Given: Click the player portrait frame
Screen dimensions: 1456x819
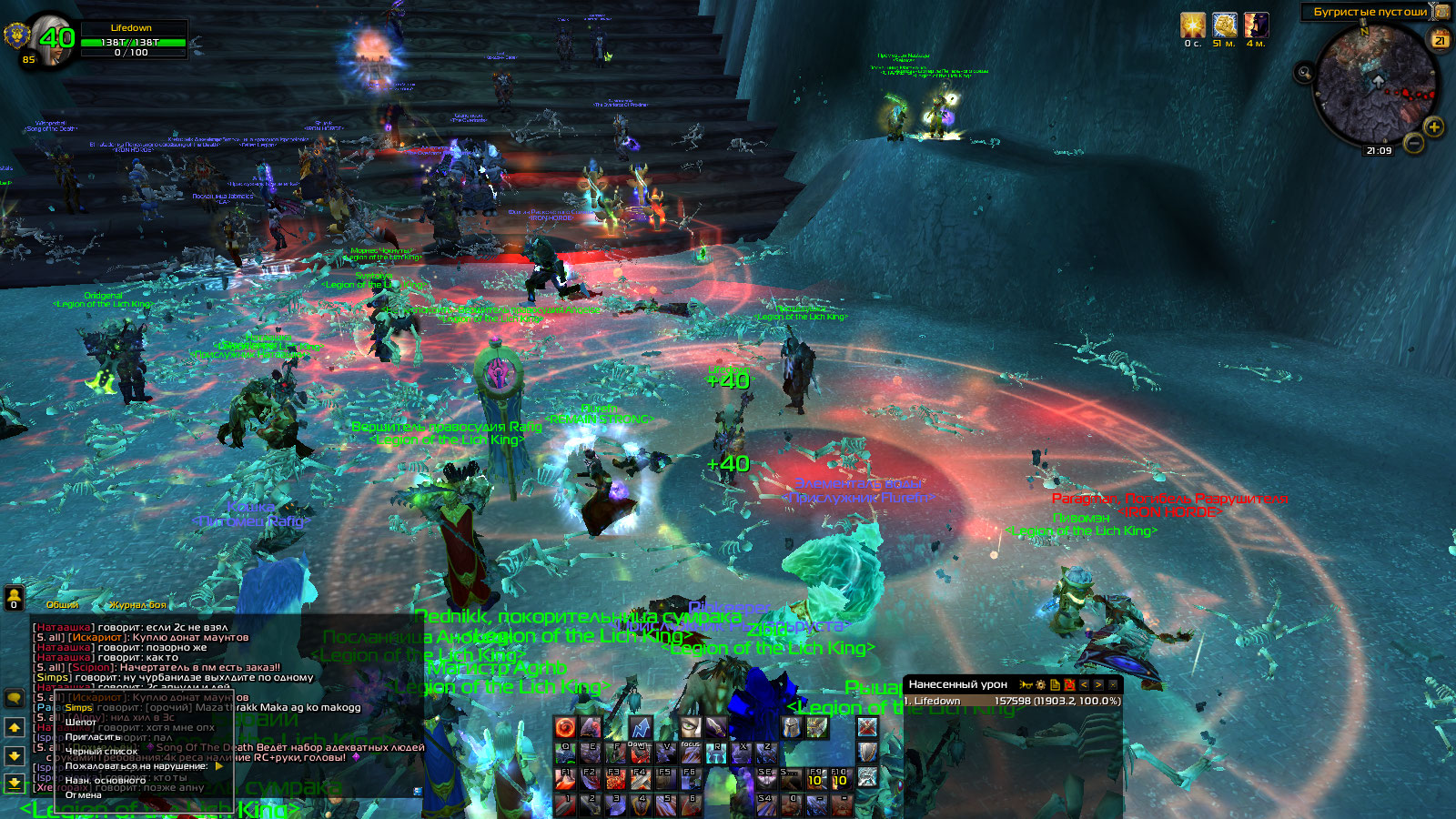Looking at the screenshot, I should click(56, 38).
